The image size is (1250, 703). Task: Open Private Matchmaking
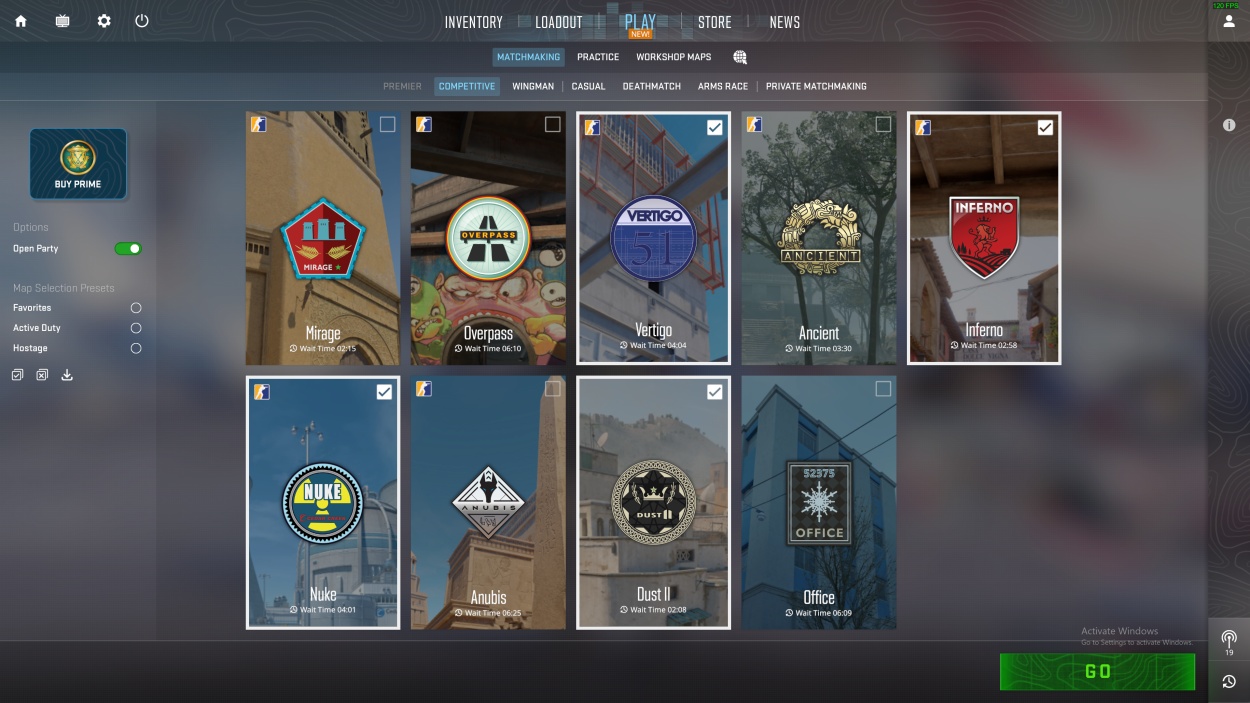[816, 86]
